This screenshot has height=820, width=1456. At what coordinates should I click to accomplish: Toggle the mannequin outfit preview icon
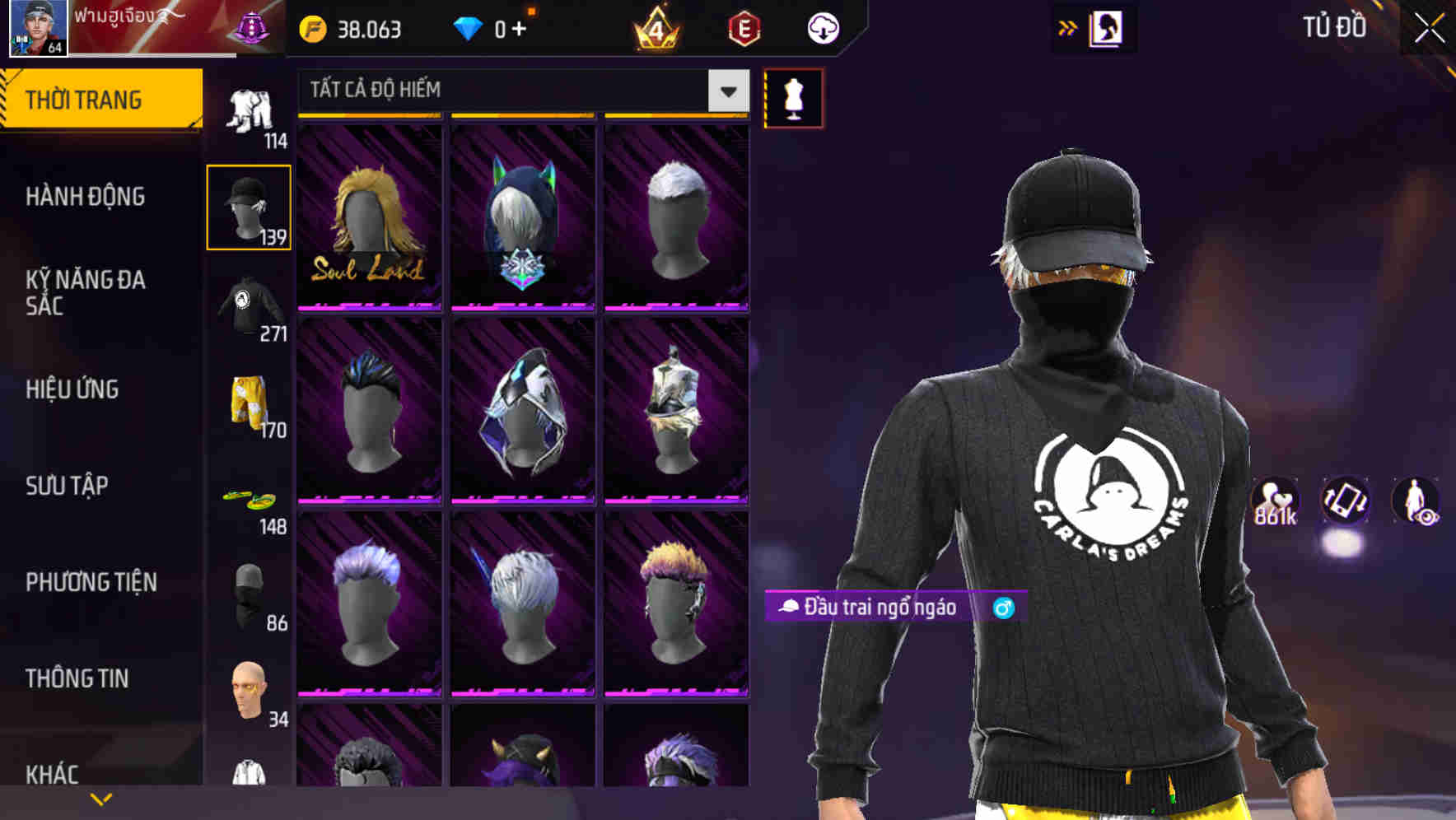(x=793, y=97)
